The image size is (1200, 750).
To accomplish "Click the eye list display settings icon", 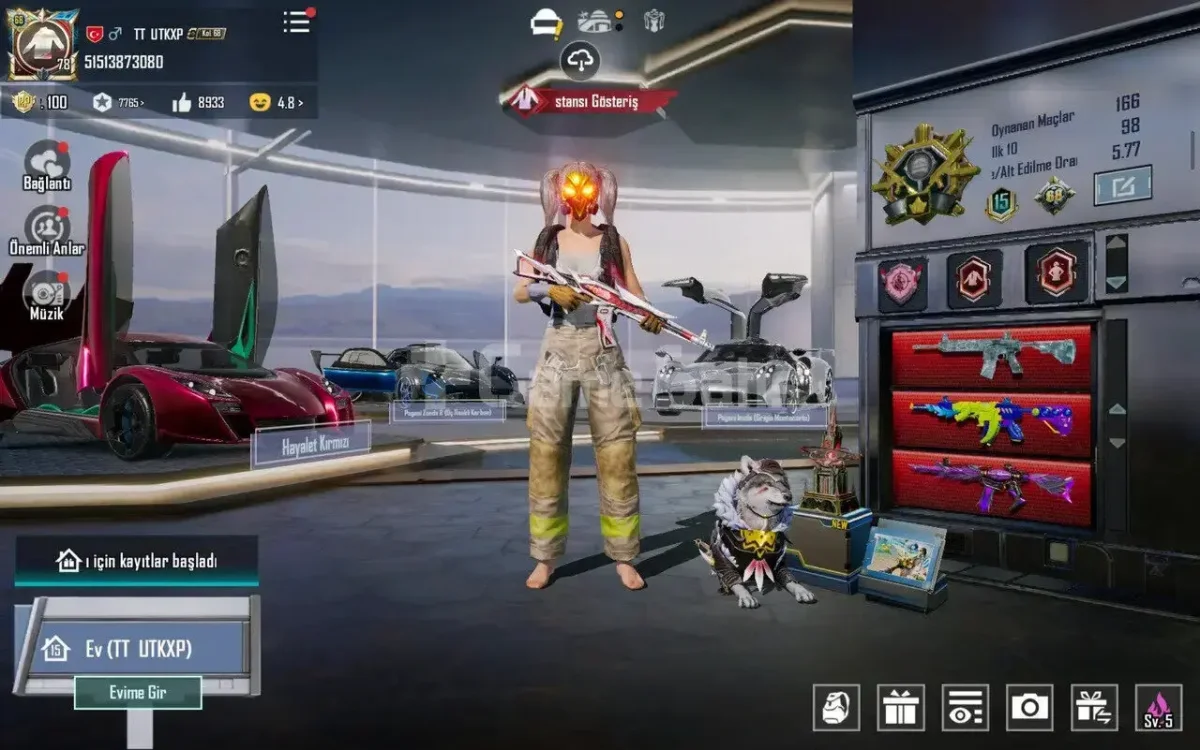I will coord(965,707).
